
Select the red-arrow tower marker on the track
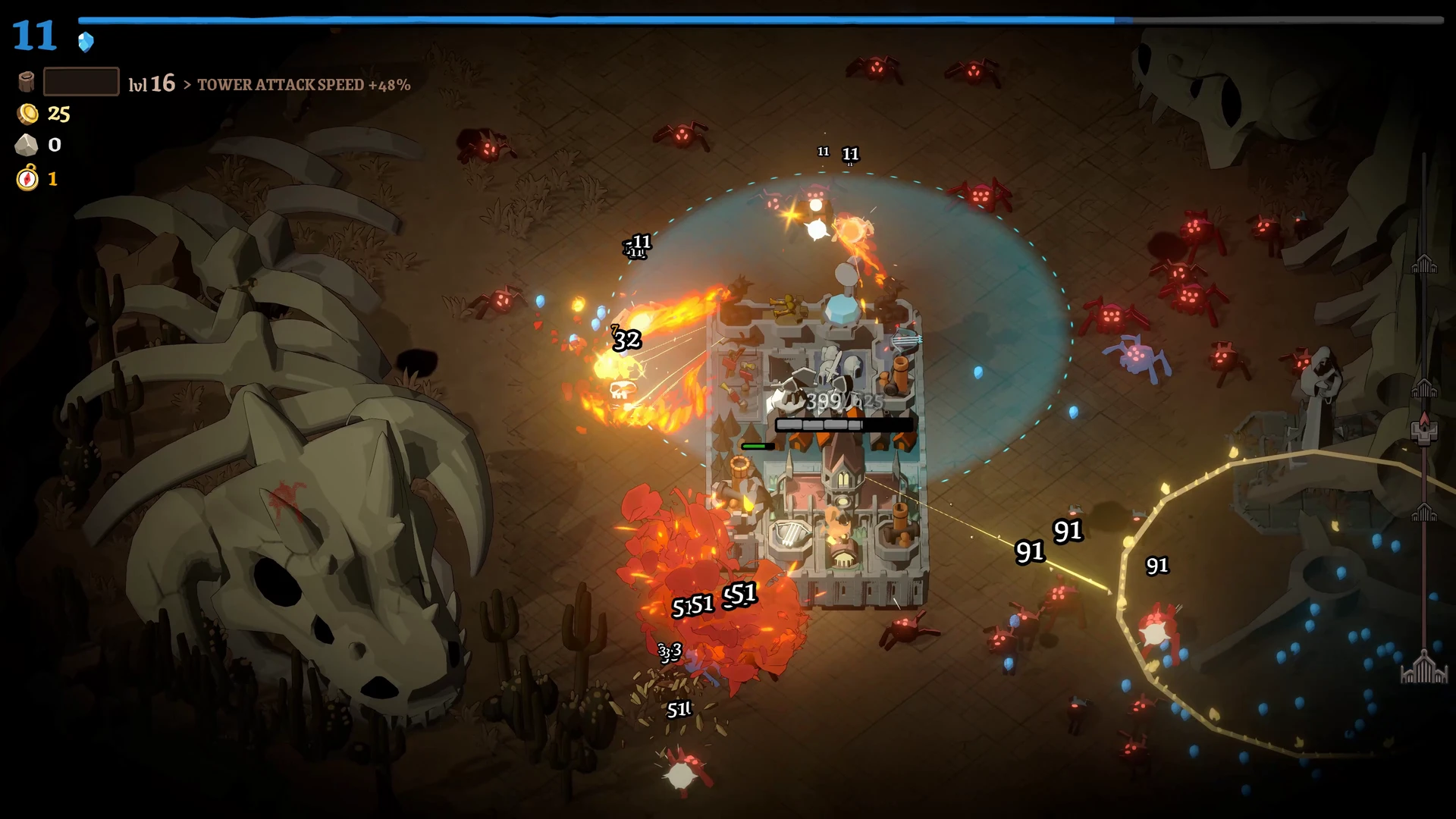pos(1423,429)
